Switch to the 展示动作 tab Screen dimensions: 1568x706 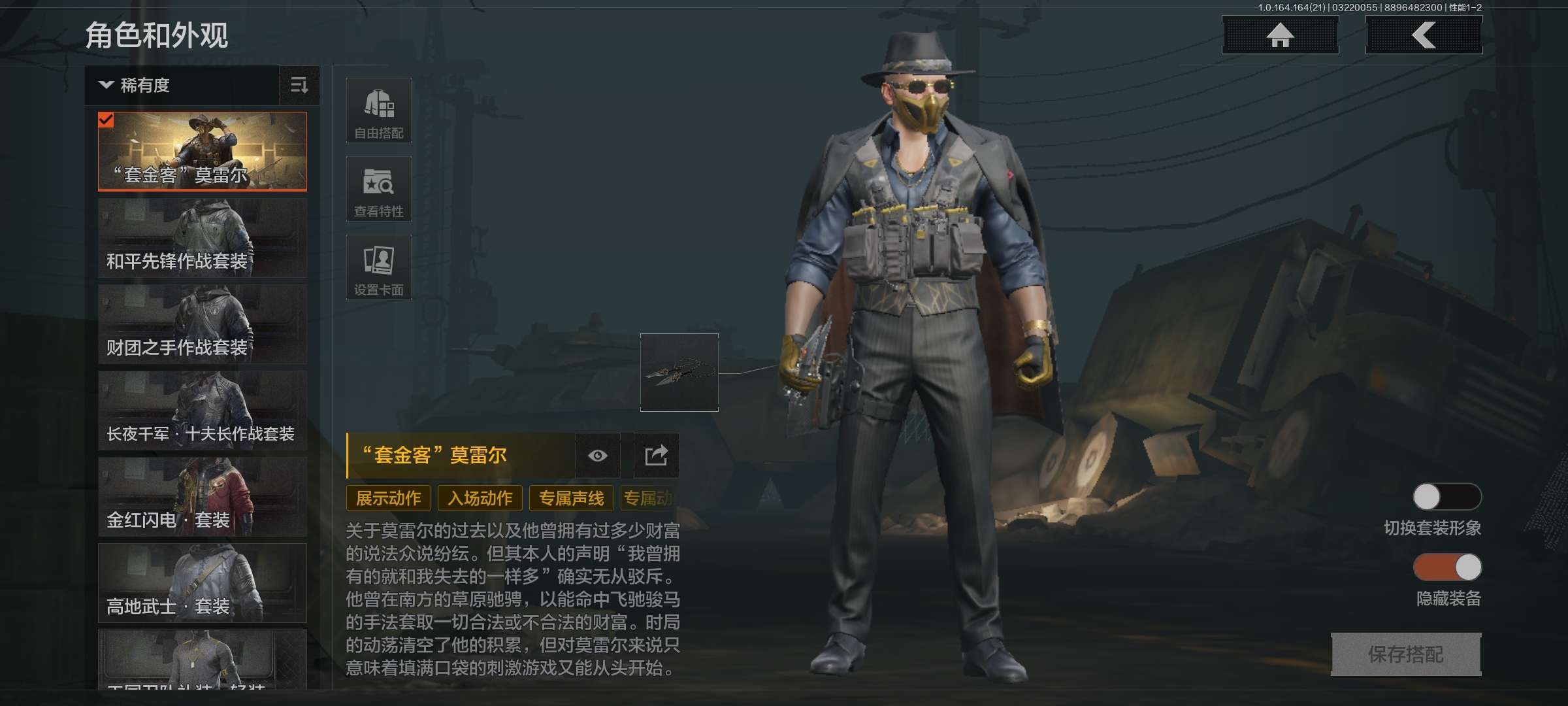click(x=388, y=497)
